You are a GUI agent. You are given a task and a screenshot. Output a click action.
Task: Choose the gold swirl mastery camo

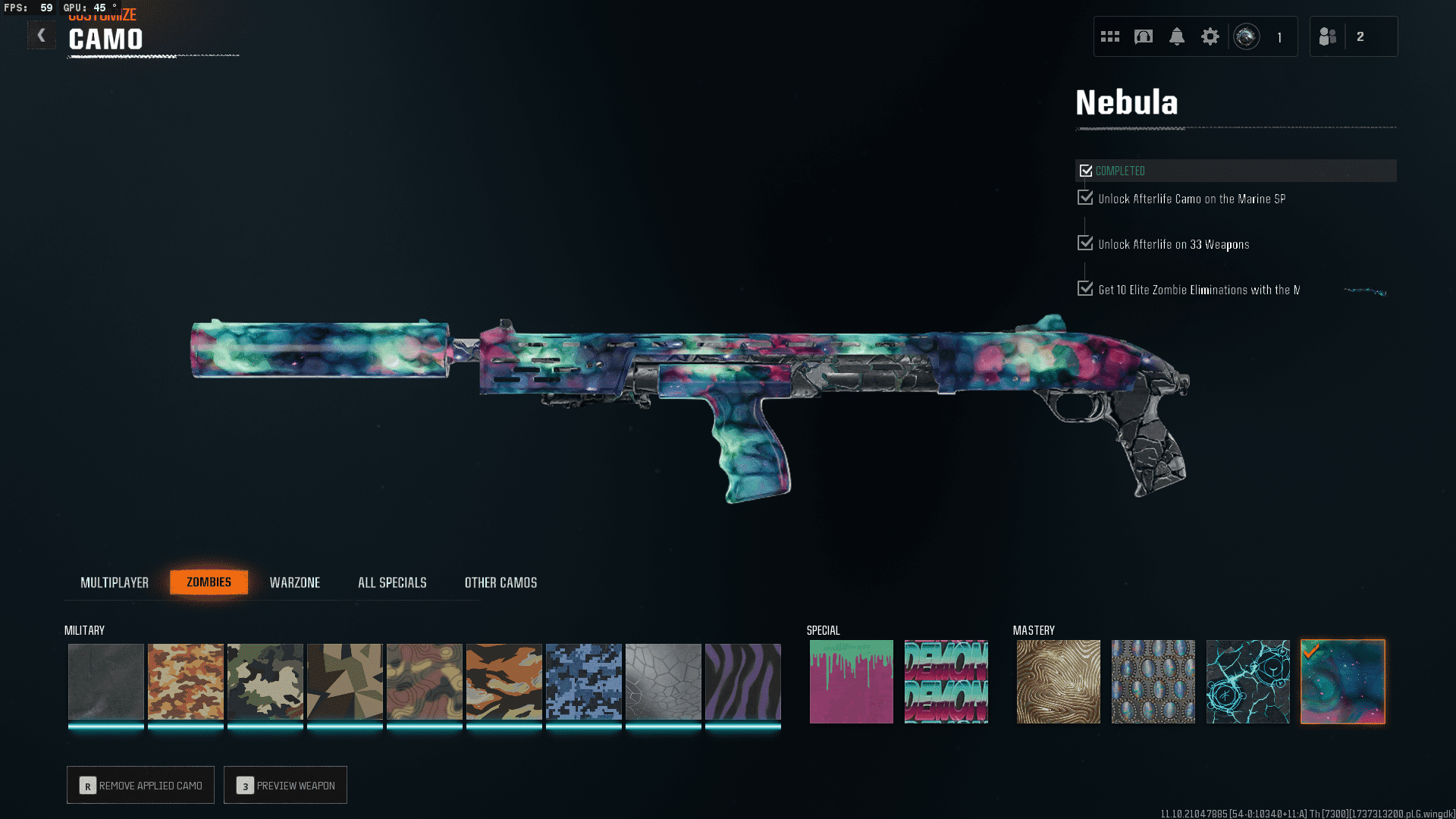tap(1059, 681)
